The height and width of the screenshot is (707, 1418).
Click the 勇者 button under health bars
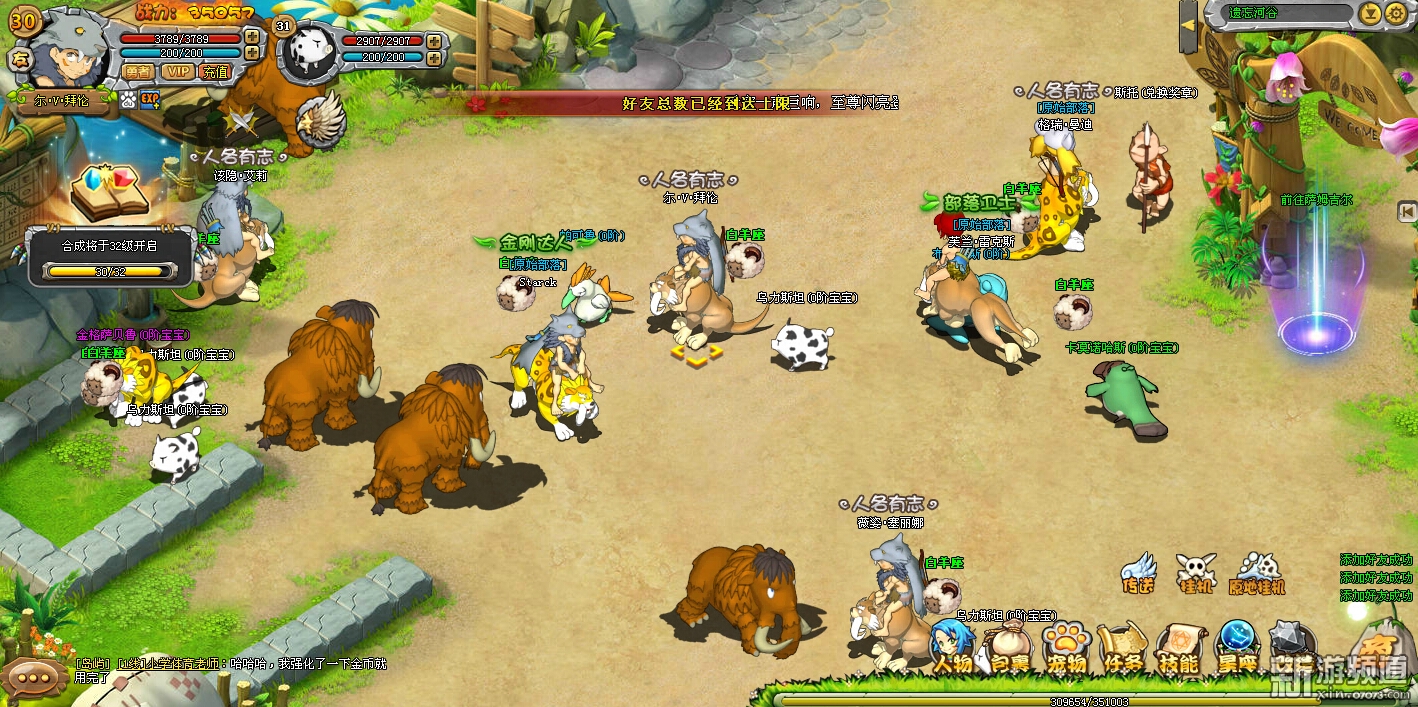click(138, 71)
